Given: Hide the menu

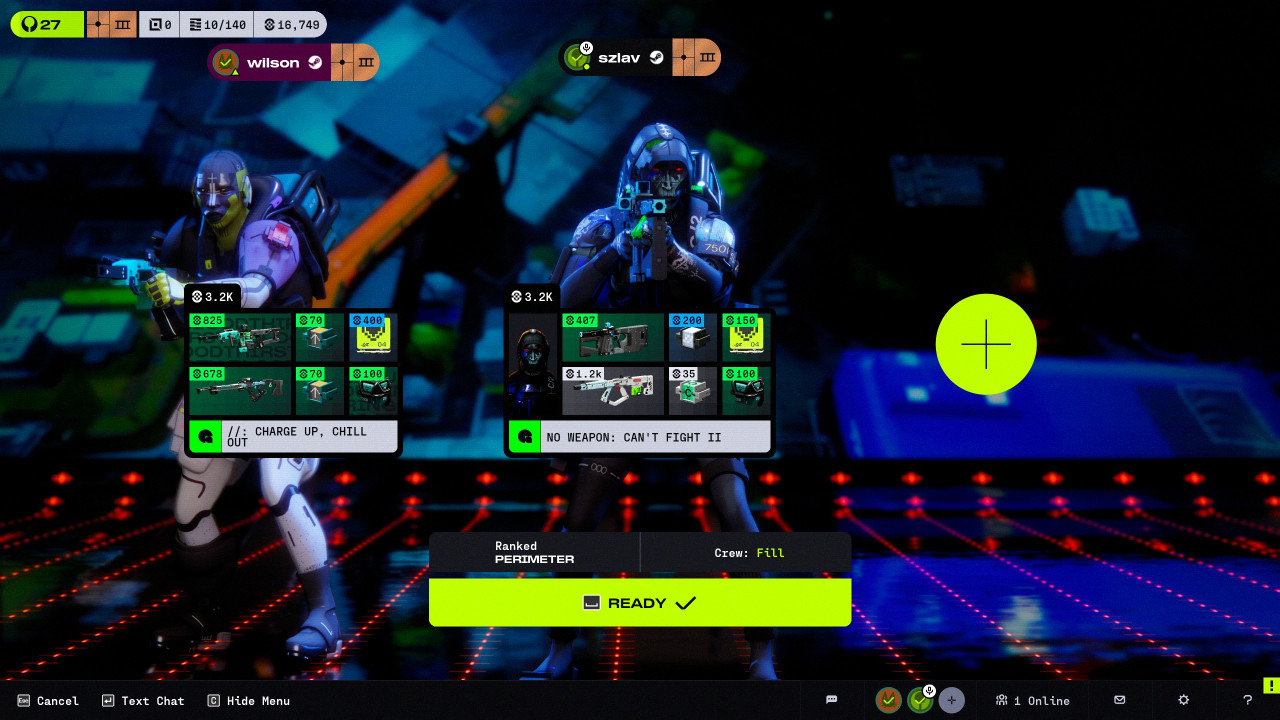Looking at the screenshot, I should [249, 701].
